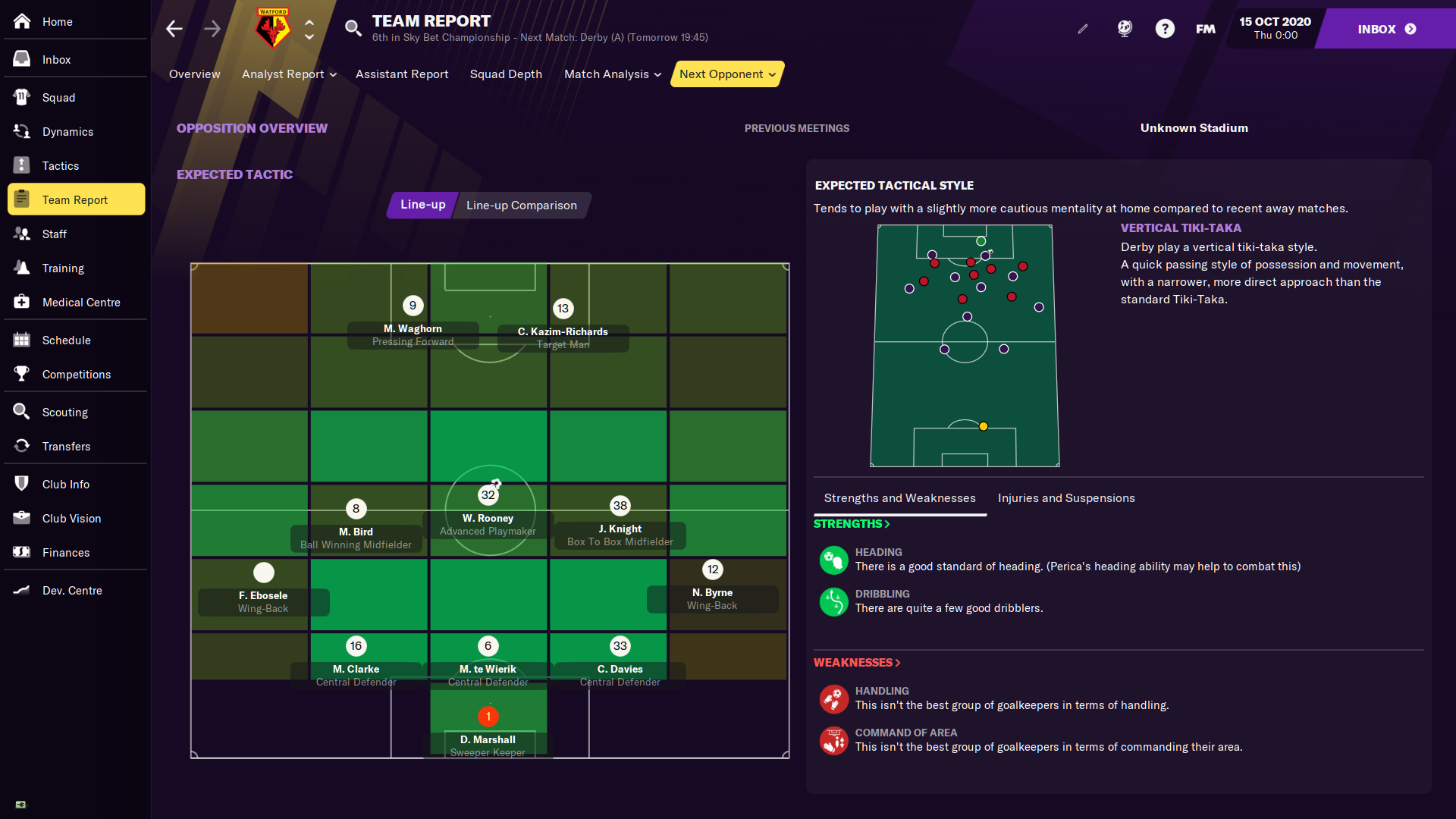Screen dimensions: 1456x819
Task: Show the Squad Depth tab
Action: (506, 74)
